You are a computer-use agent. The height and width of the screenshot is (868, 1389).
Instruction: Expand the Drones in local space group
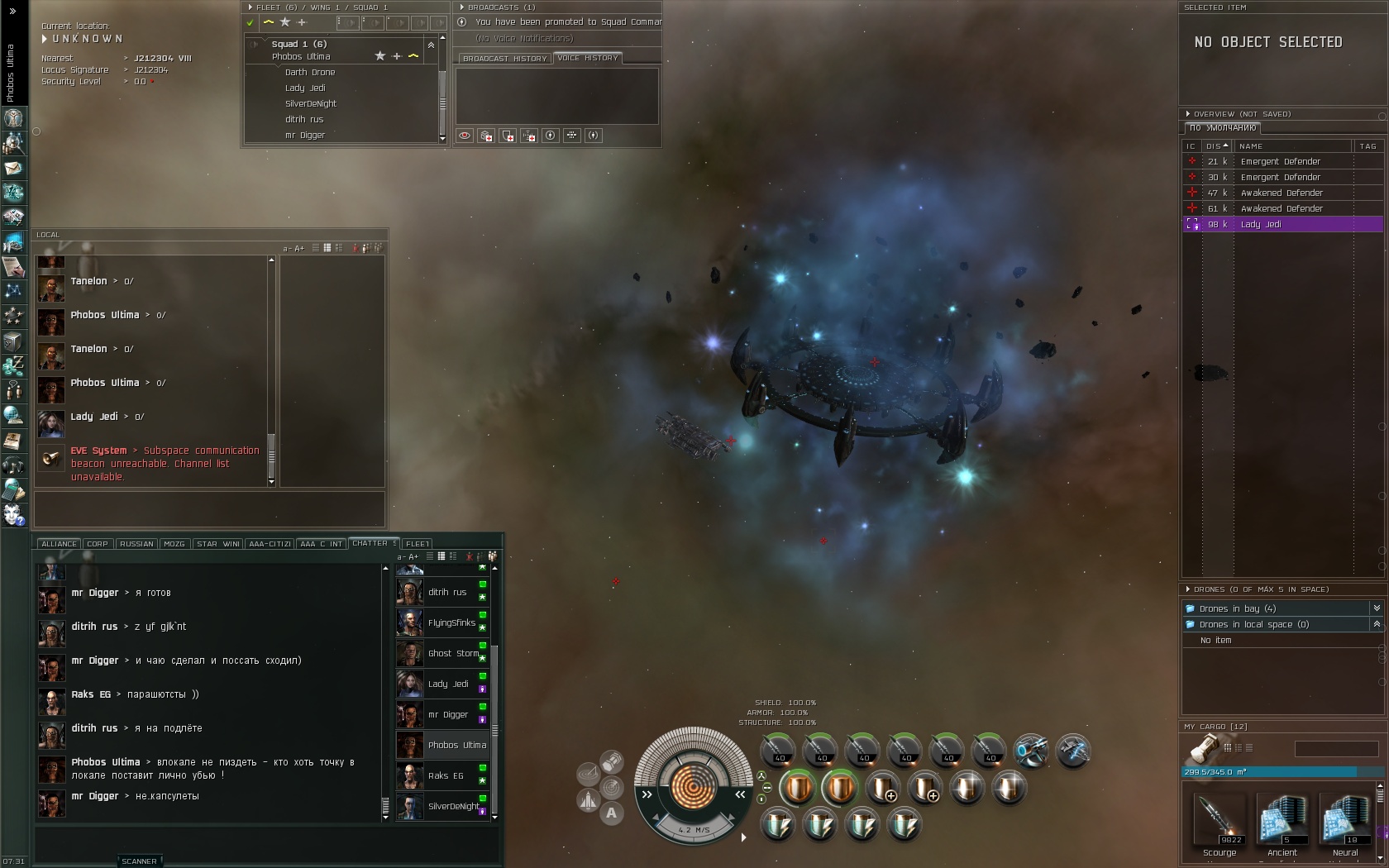1253,624
